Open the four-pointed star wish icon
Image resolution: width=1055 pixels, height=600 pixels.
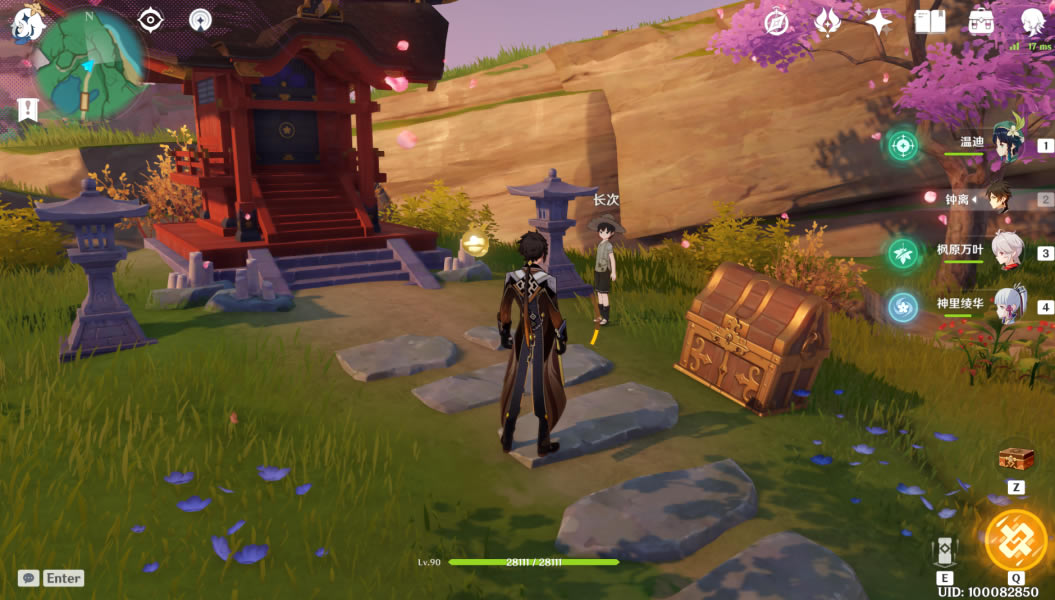pyautogui.click(x=878, y=22)
